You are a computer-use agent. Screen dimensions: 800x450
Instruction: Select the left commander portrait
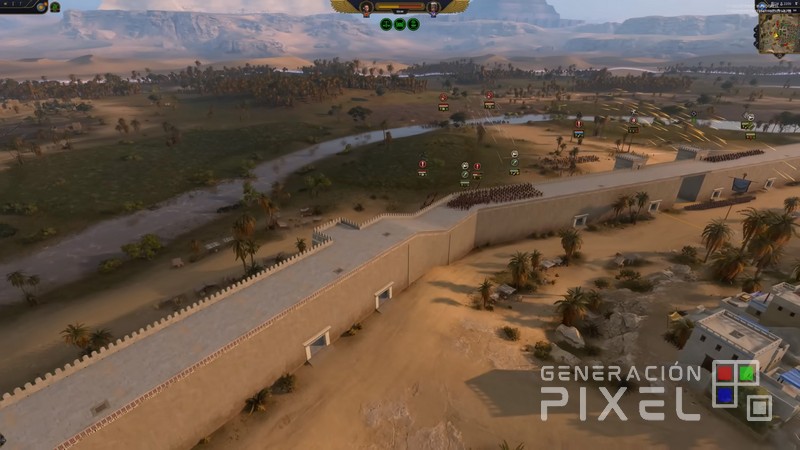(x=366, y=7)
